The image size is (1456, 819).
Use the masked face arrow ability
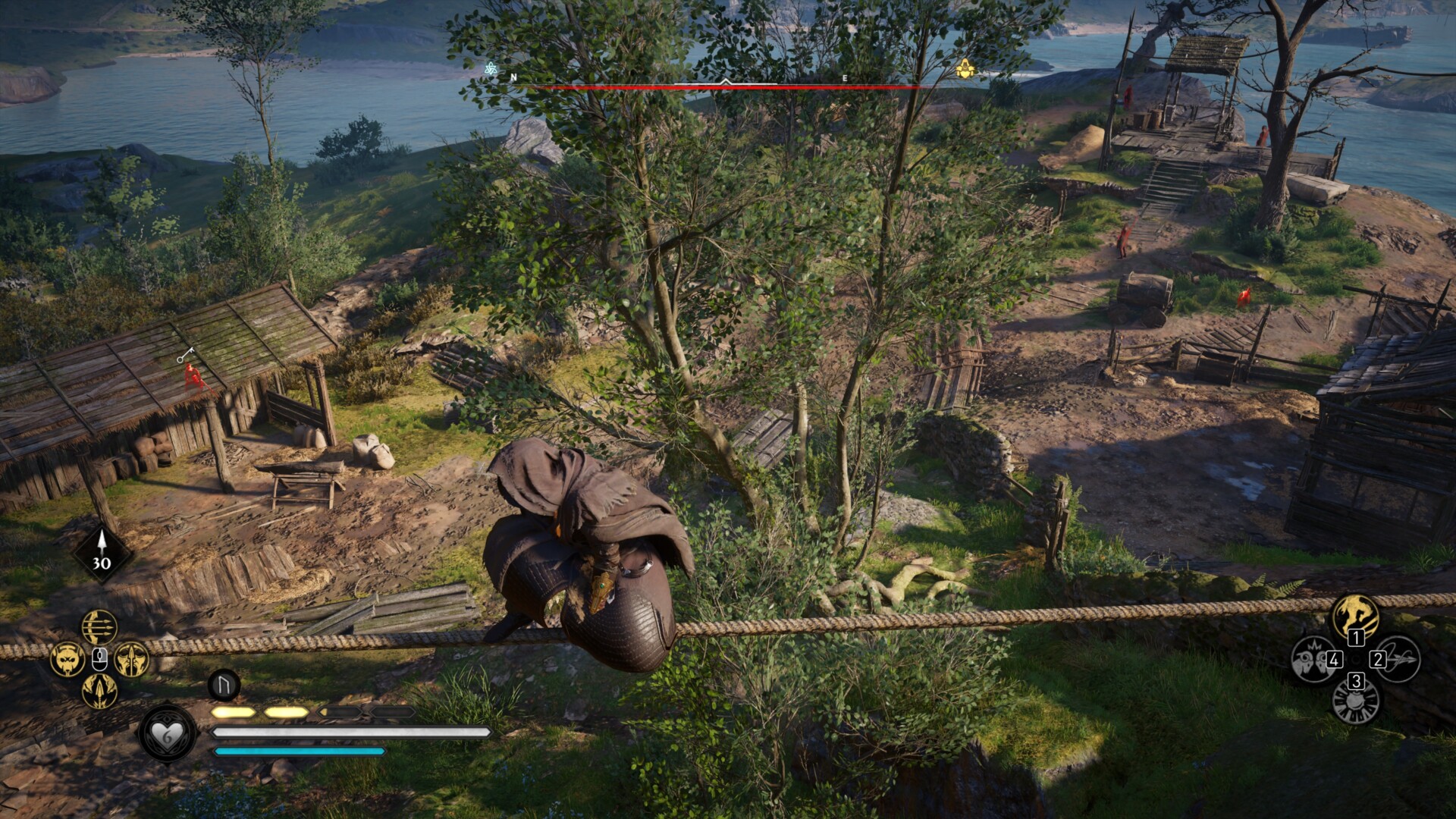click(x=131, y=659)
